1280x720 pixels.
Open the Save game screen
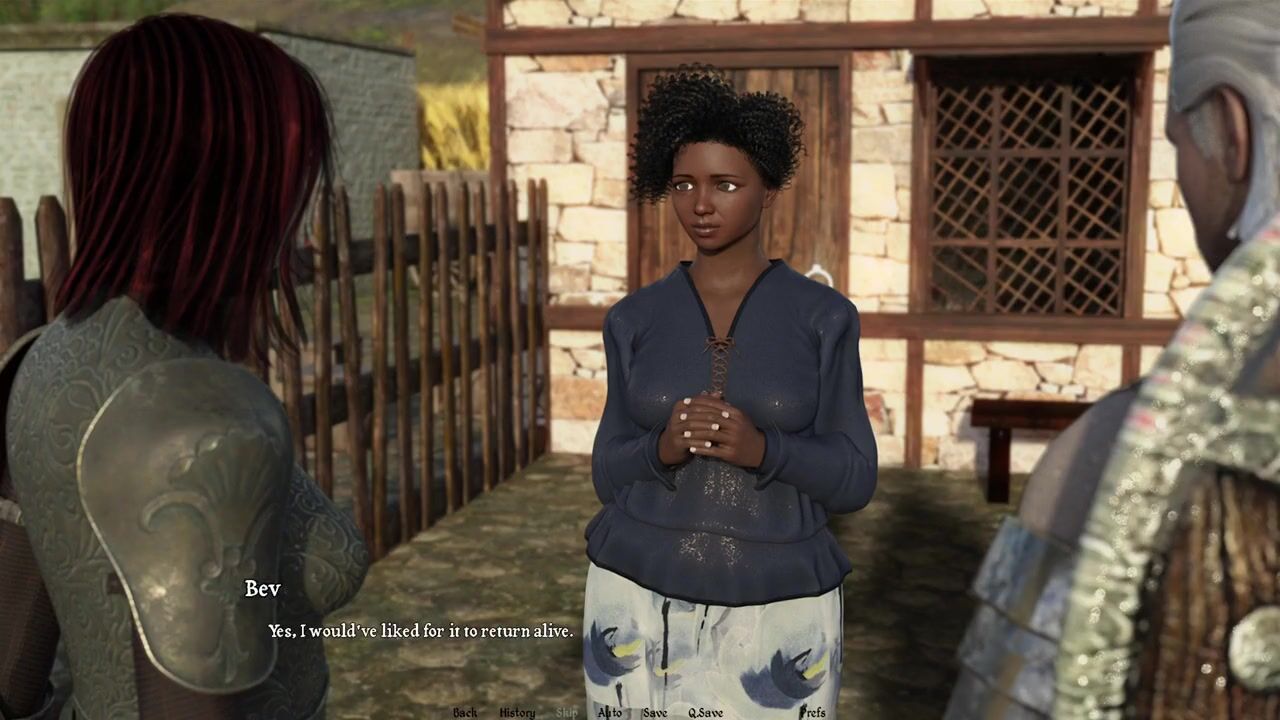click(655, 712)
